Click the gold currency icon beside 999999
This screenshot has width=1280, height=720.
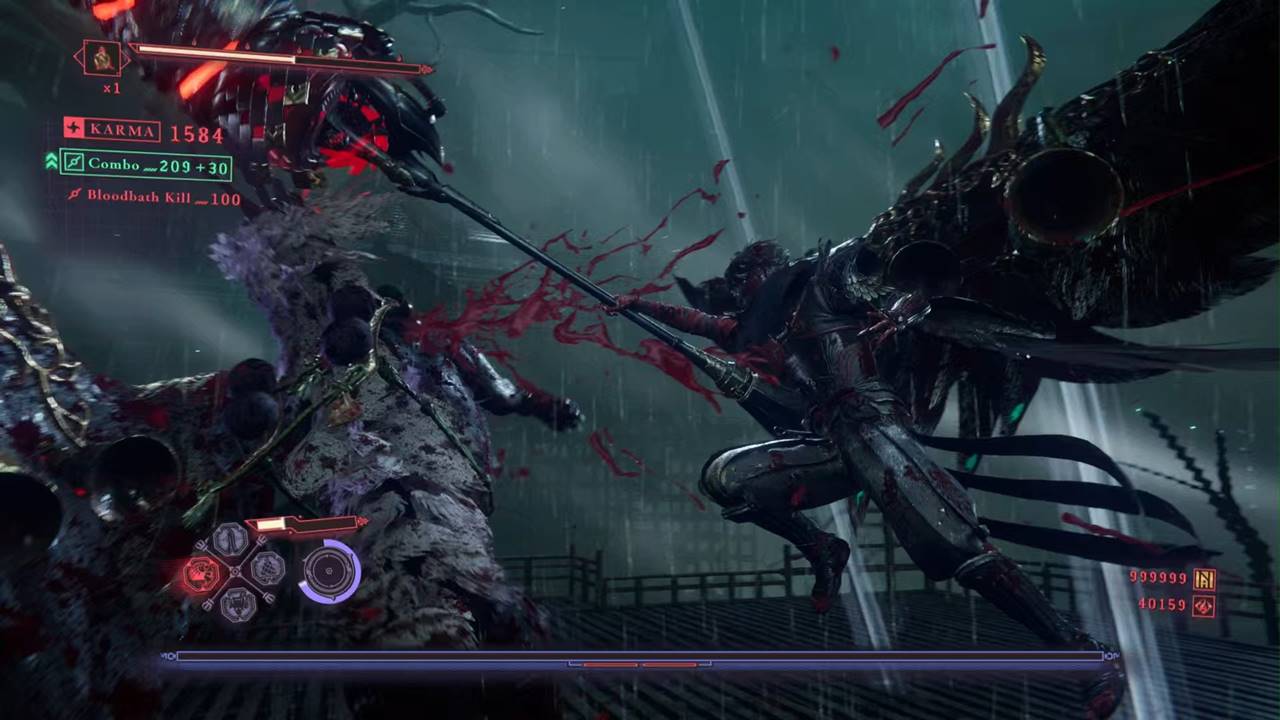point(1204,579)
